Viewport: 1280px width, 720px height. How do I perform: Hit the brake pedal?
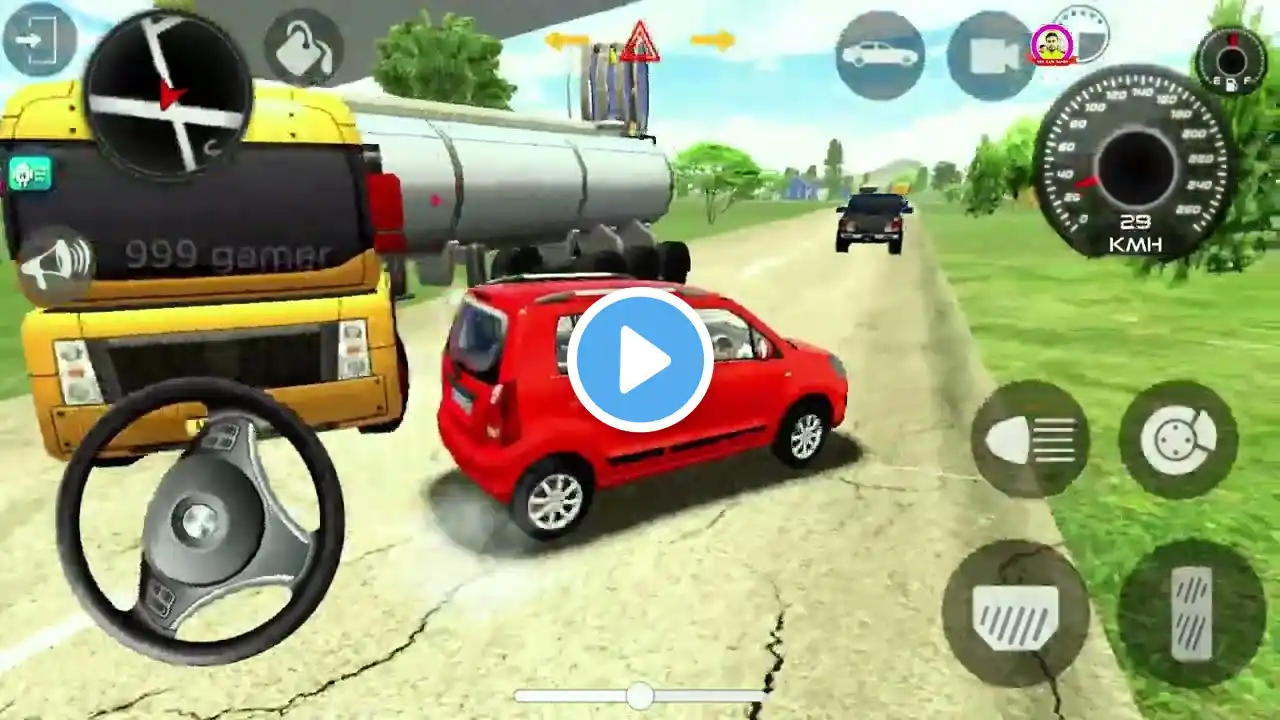point(1015,612)
